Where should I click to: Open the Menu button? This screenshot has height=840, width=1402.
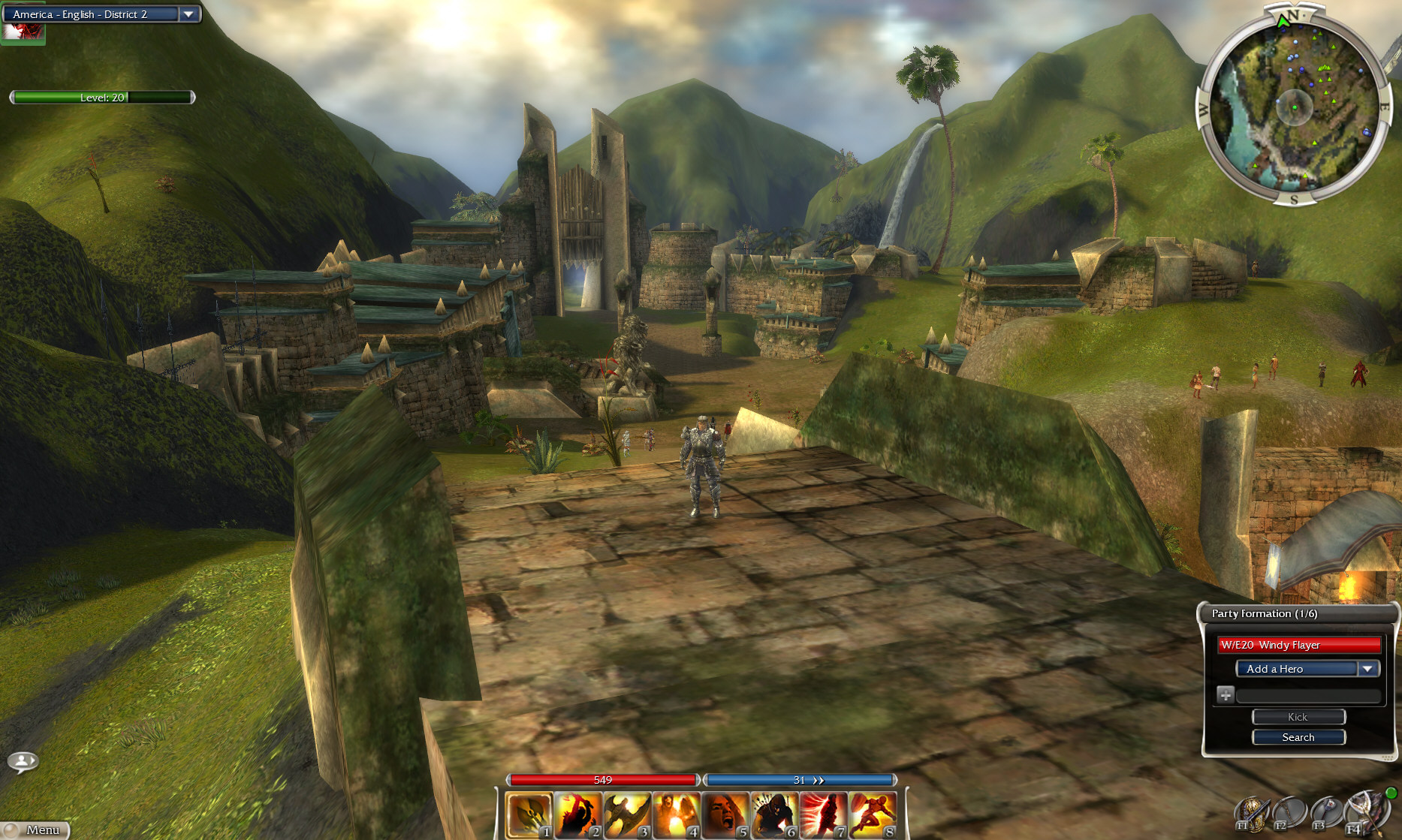[x=36, y=829]
